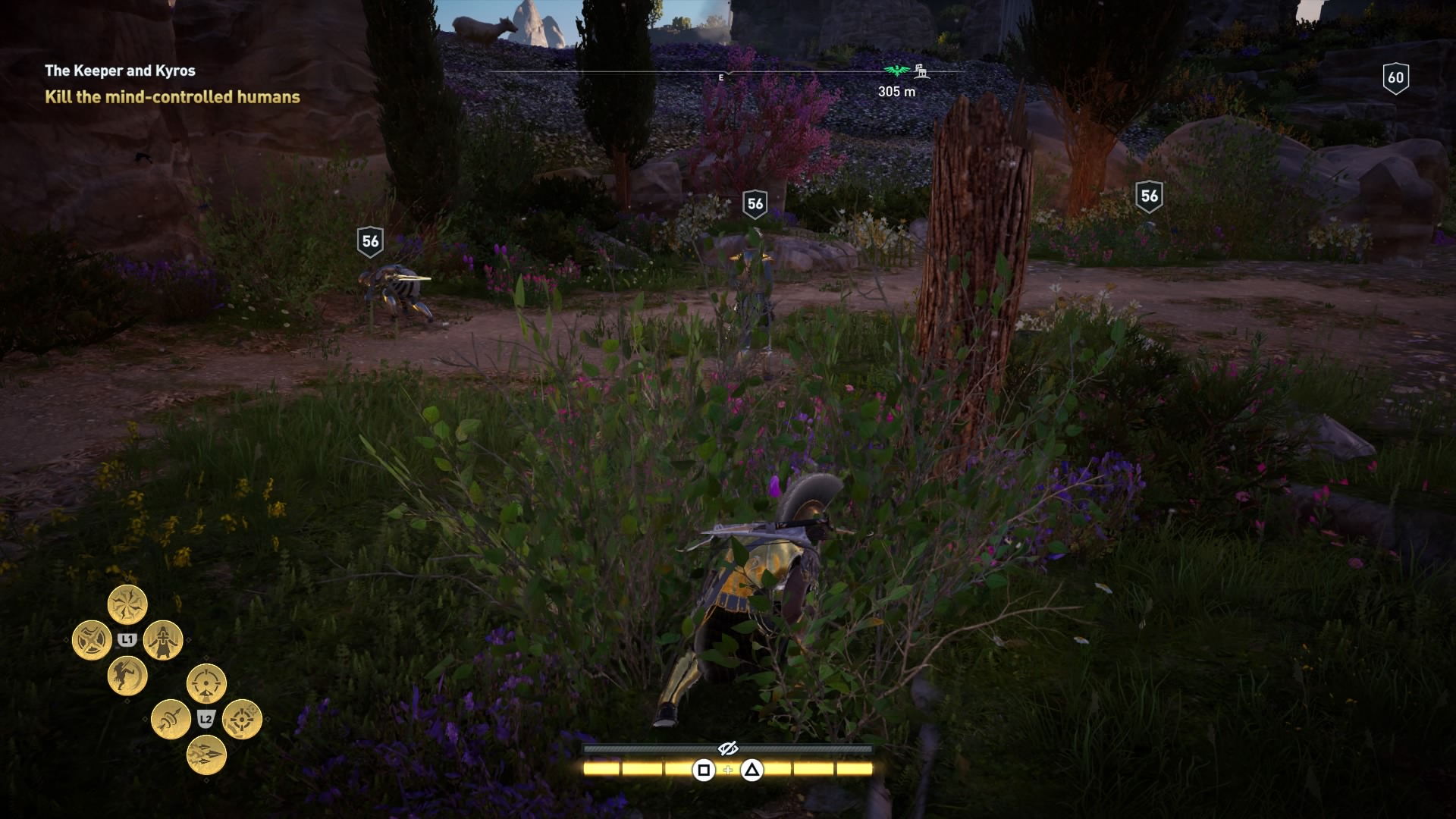
Task: Click the whirlwind melee ability icon
Action: pyautogui.click(x=128, y=604)
